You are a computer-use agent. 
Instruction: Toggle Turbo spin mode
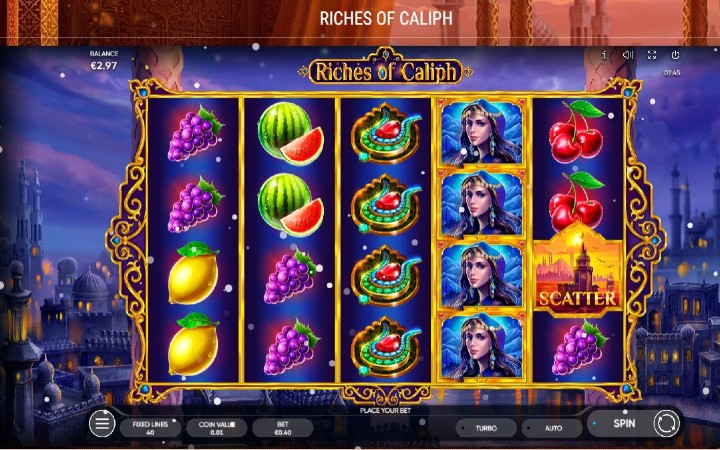(486, 427)
